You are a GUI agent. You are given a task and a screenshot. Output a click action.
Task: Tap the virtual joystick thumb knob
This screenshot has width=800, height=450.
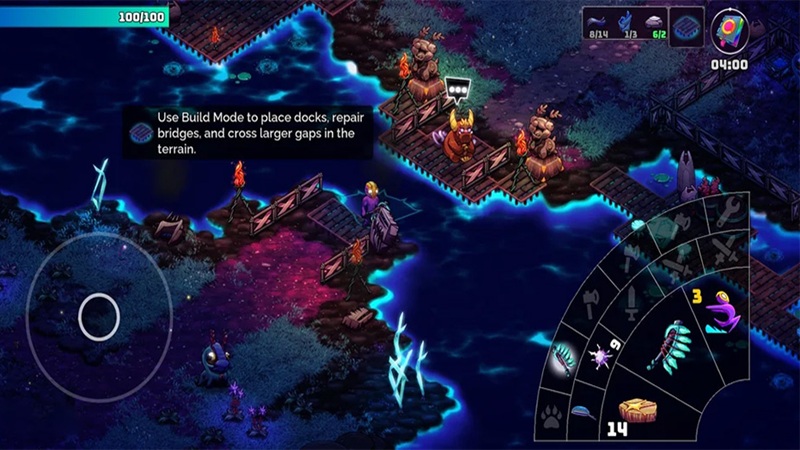pyautogui.click(x=99, y=317)
